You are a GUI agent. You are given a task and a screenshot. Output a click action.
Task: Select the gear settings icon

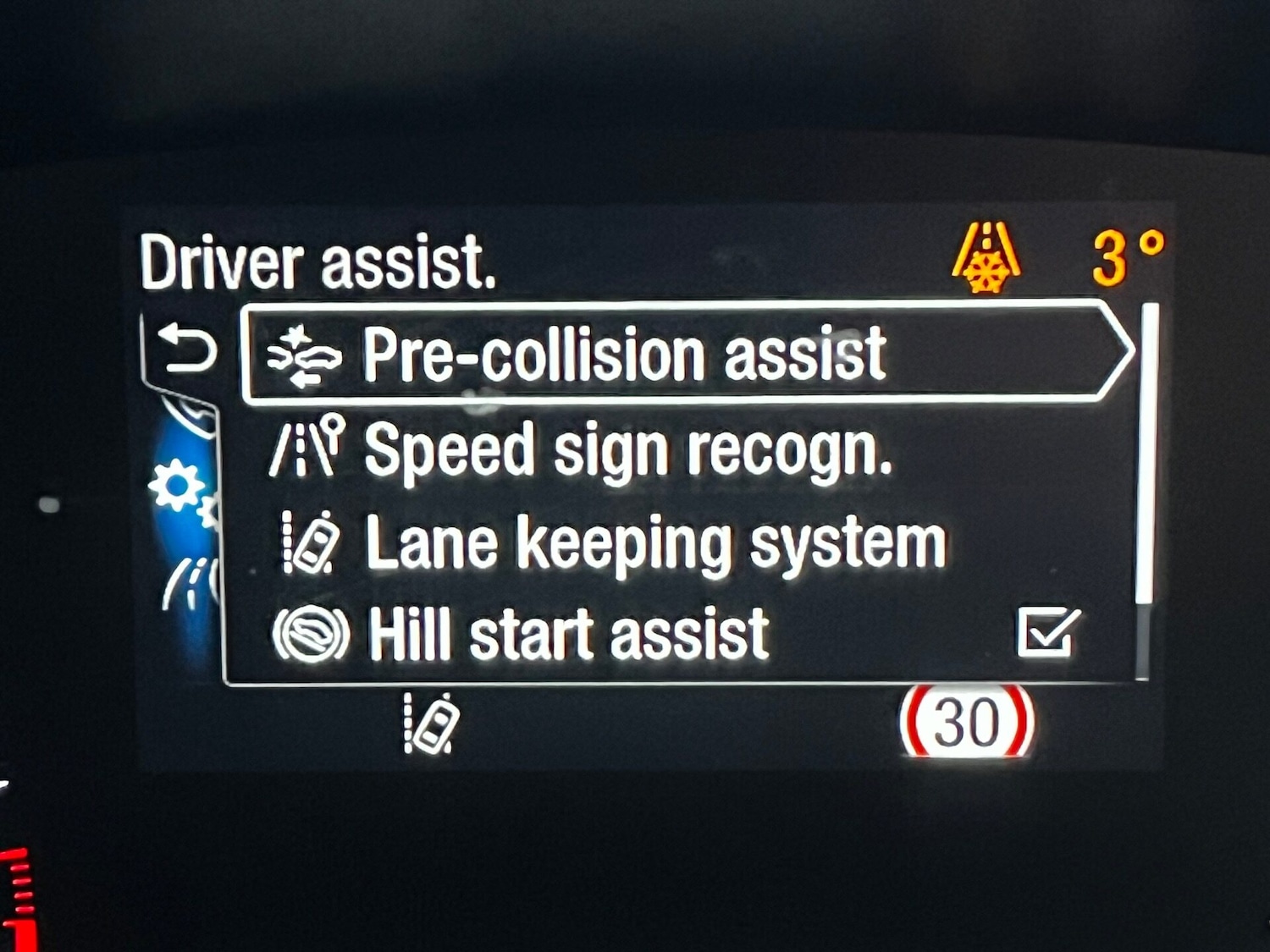pyautogui.click(x=176, y=488)
